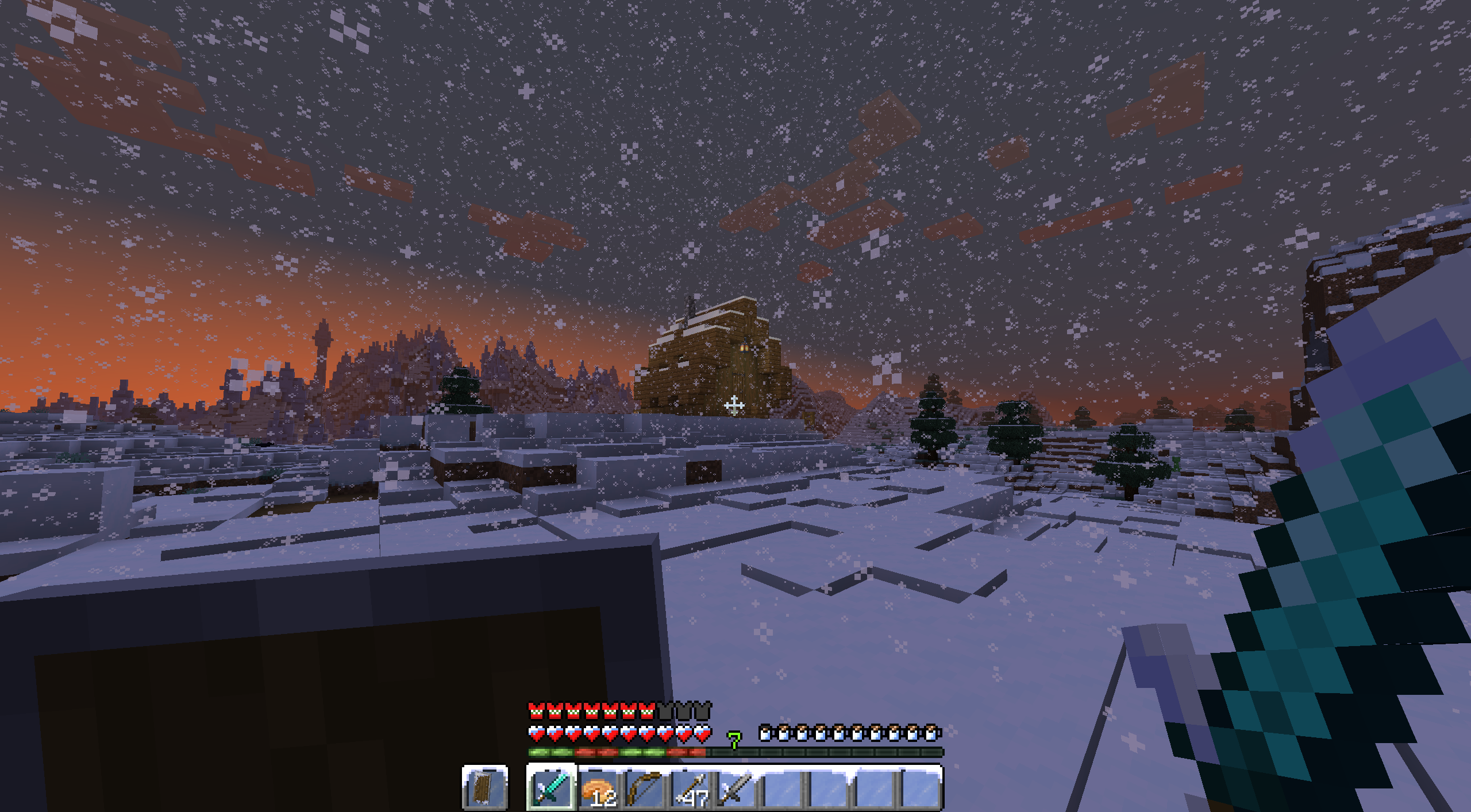Screen dimensions: 1471x812
Task: Click a green segment of the stamina bar
Action: tap(540, 752)
